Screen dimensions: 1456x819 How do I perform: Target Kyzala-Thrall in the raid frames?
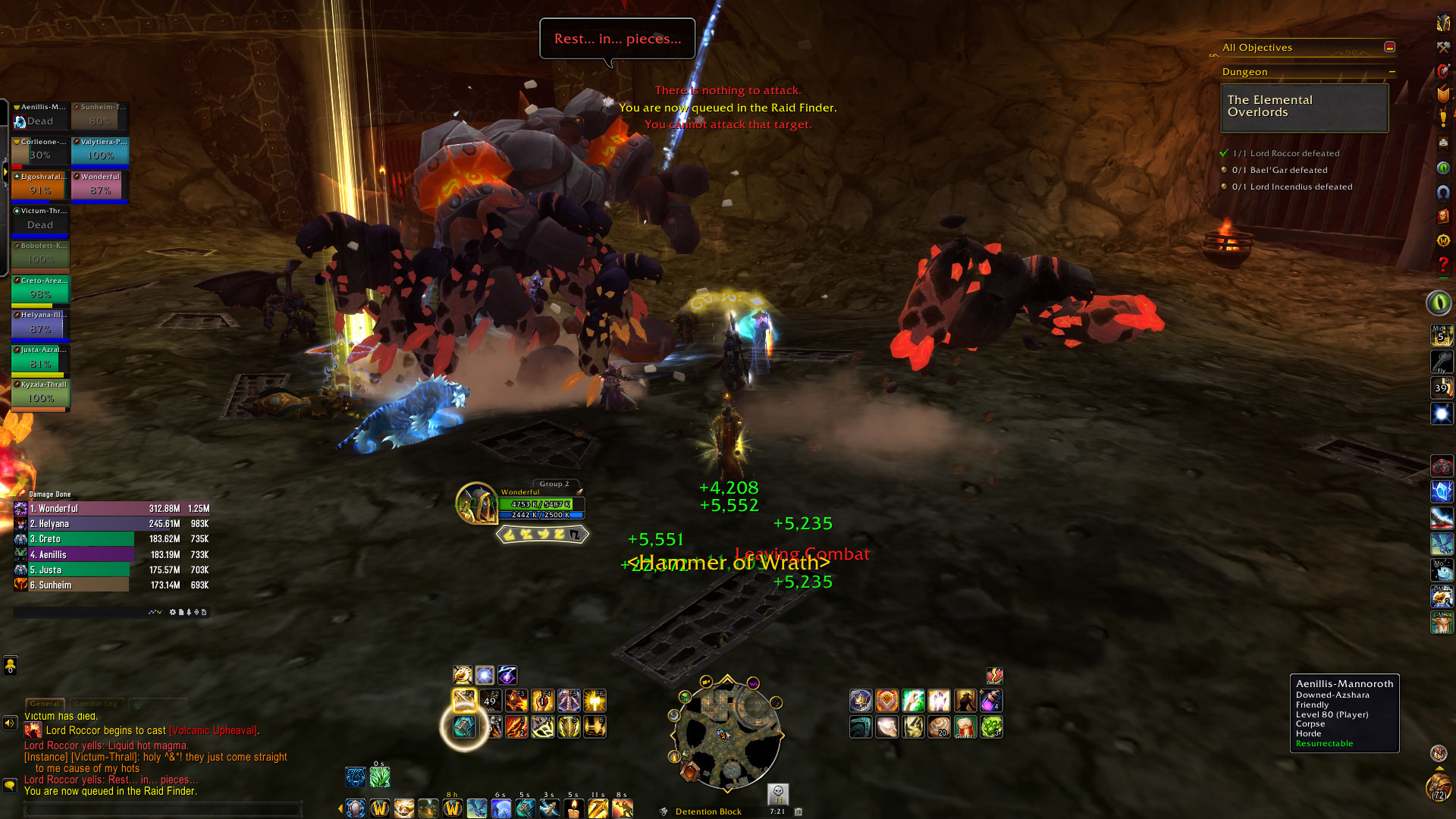click(x=40, y=394)
